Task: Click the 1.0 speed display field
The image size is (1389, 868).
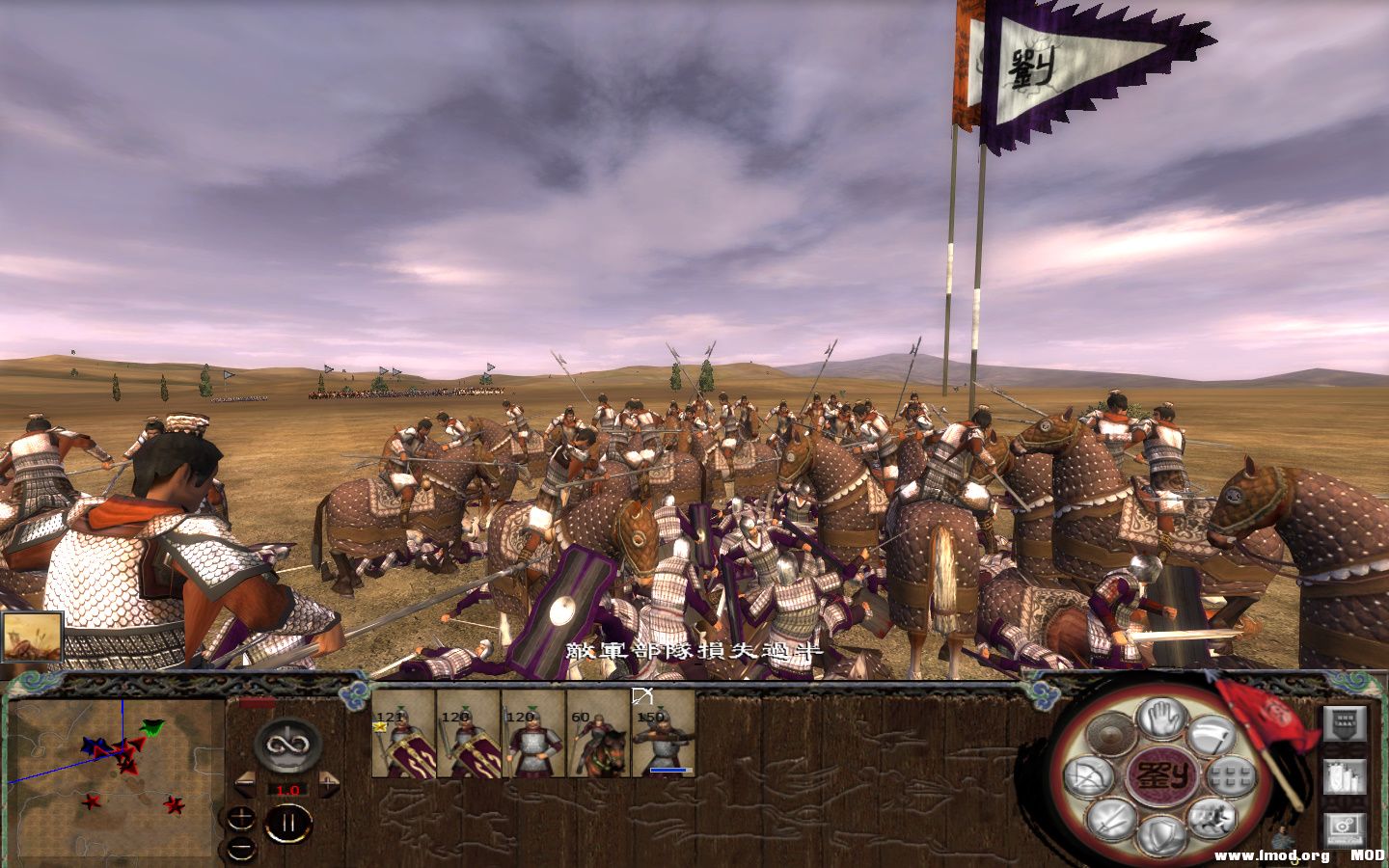Action: [x=287, y=790]
